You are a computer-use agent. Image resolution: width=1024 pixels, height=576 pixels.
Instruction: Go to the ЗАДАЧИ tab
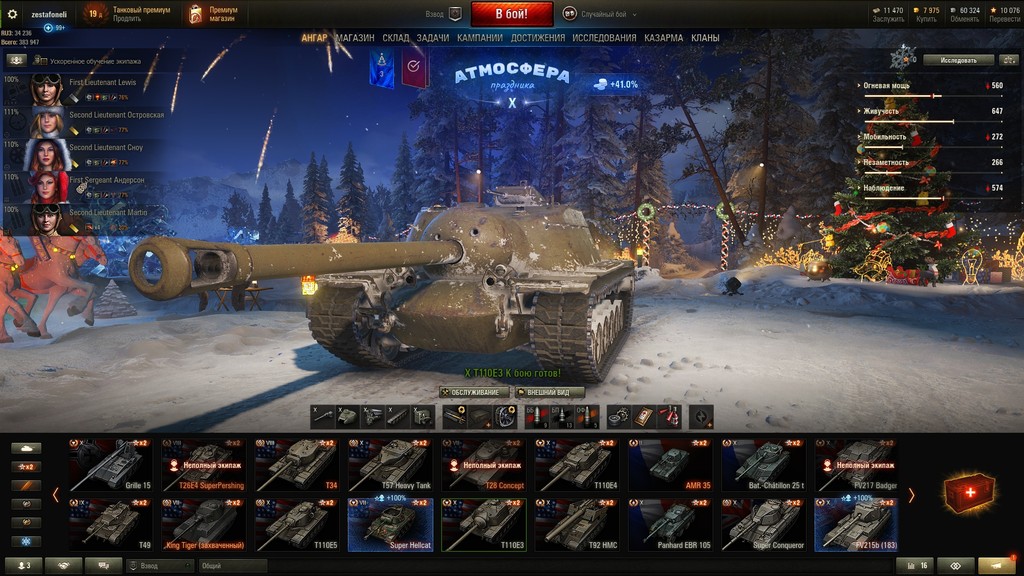click(x=433, y=38)
